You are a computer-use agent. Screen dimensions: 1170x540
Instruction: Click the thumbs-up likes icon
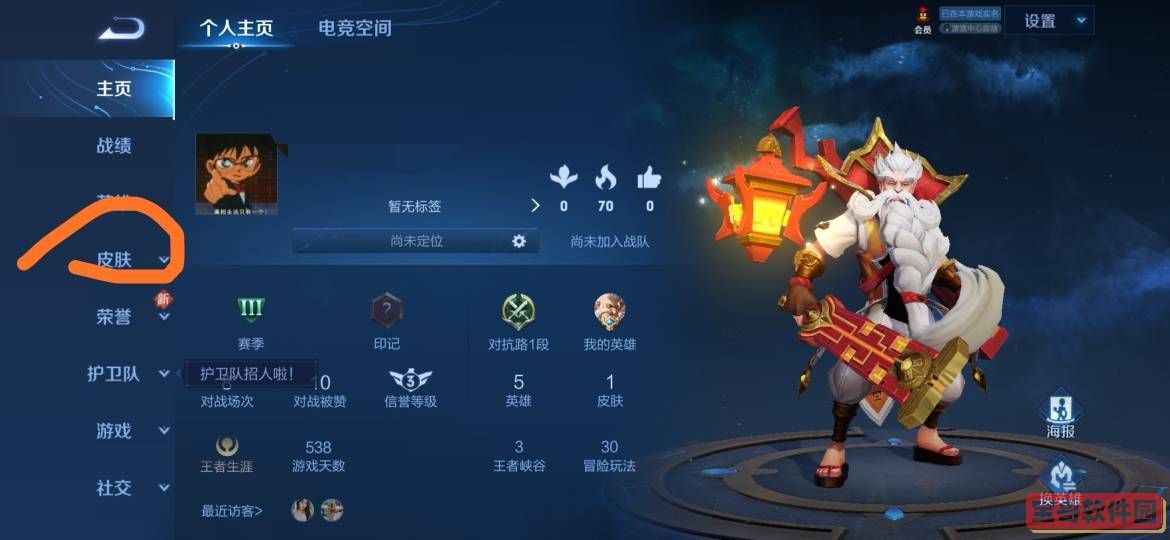tap(649, 179)
